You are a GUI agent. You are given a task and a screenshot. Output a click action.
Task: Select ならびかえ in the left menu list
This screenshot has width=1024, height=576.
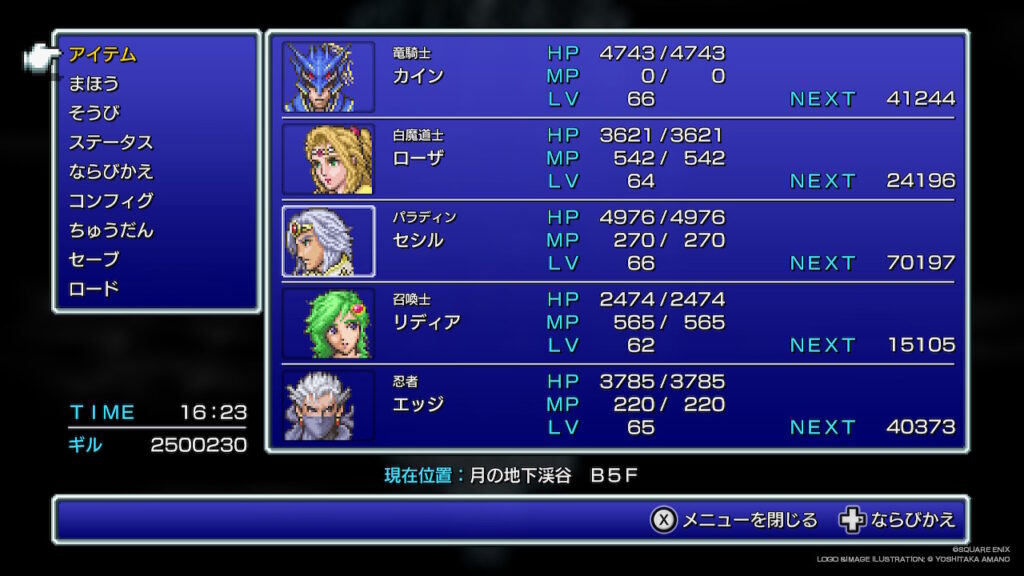click(110, 171)
